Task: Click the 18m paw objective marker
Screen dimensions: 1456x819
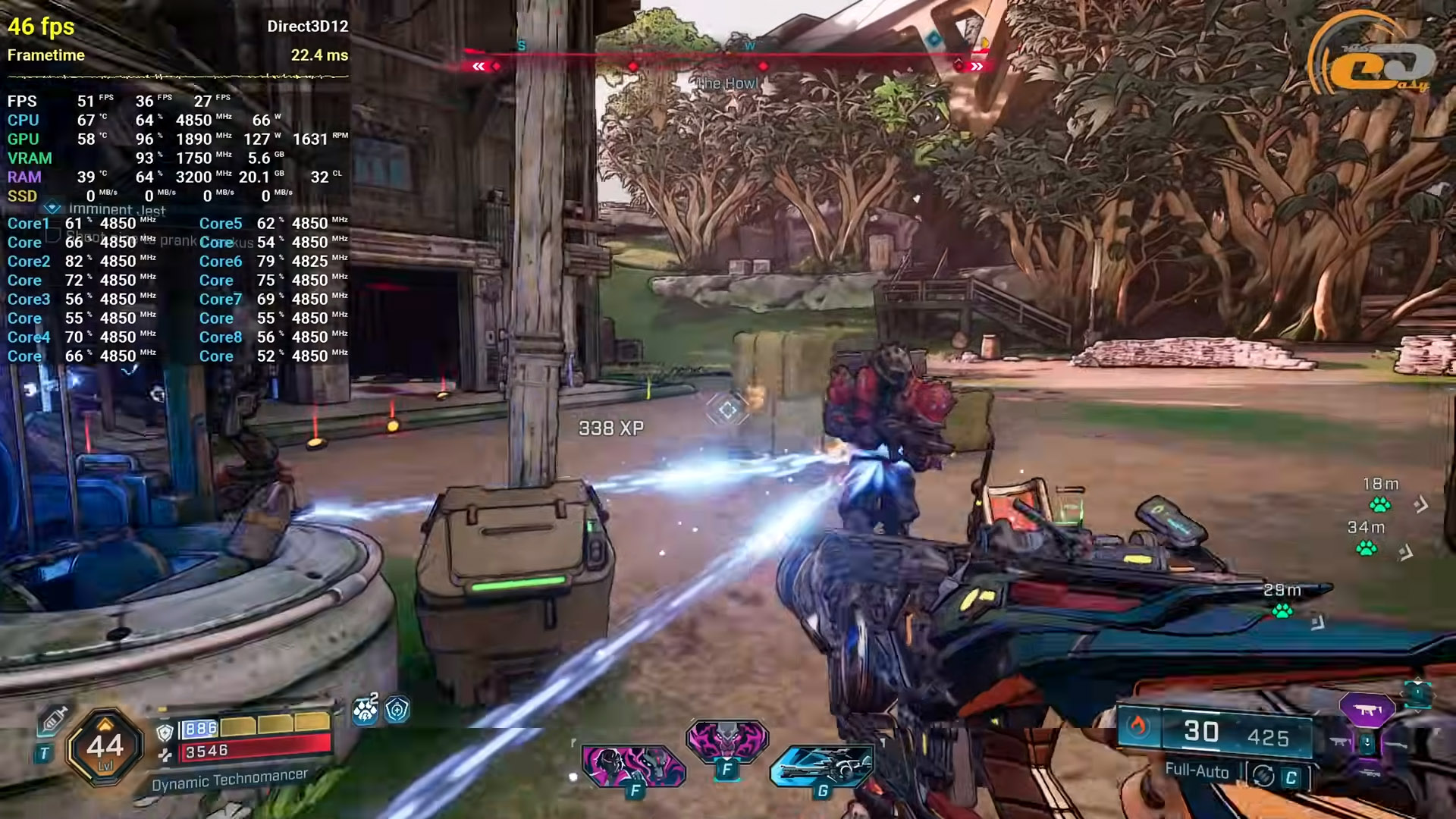Action: tap(1379, 504)
